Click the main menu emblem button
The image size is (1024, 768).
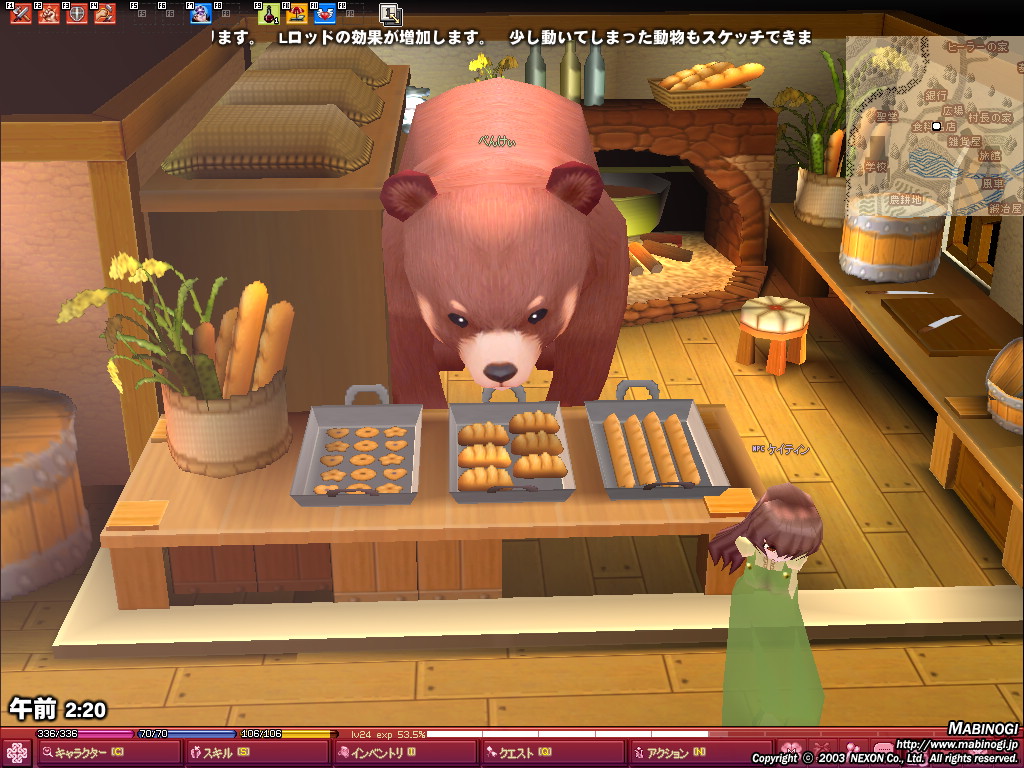17,753
